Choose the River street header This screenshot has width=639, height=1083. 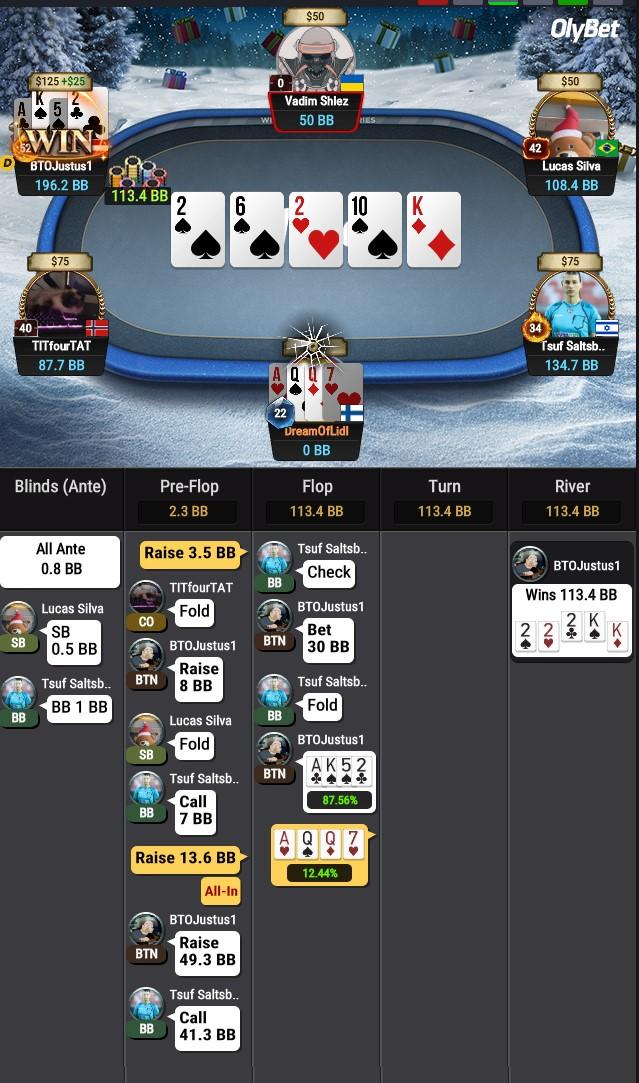[x=572, y=487]
